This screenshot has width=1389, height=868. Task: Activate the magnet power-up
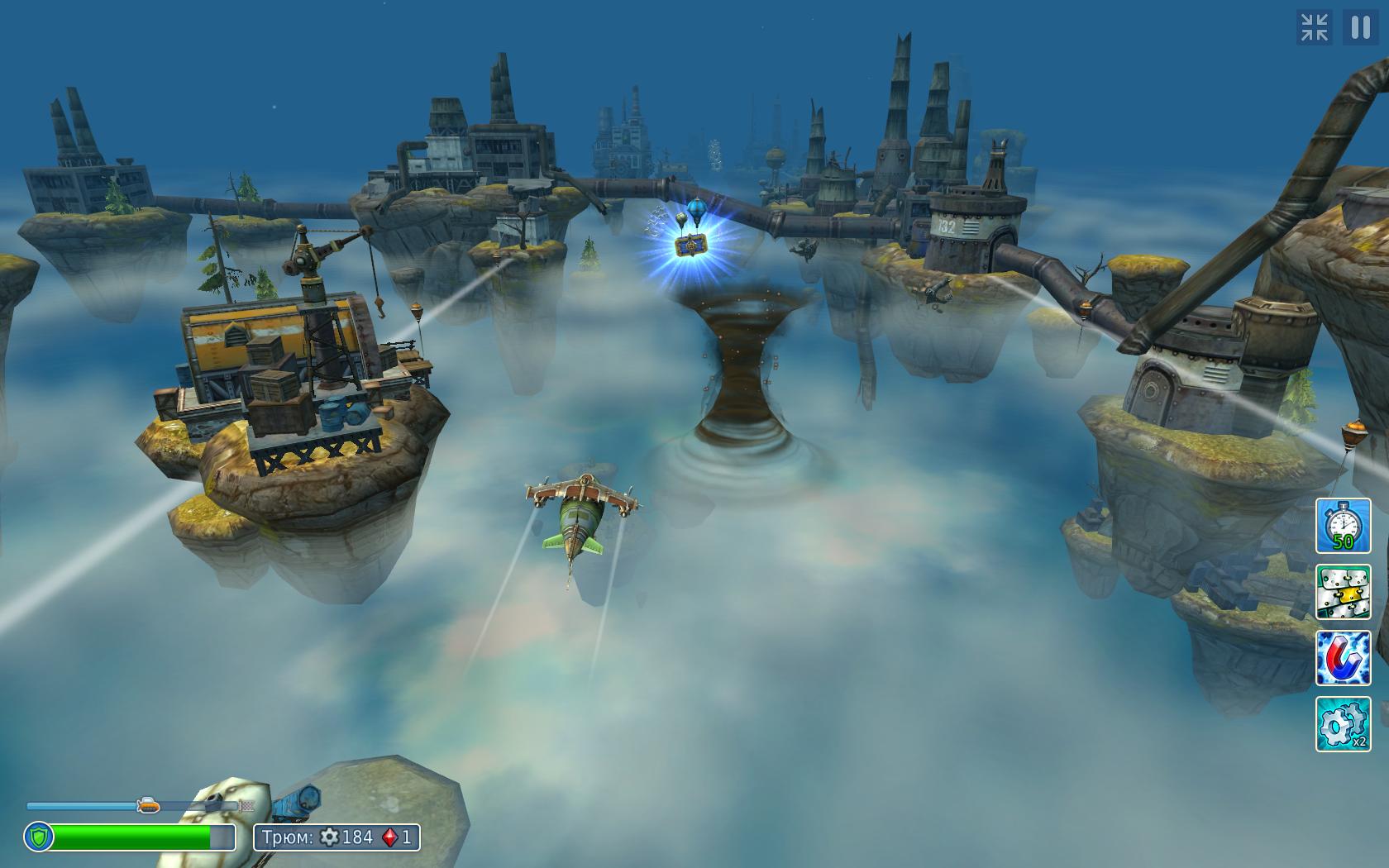pos(1343,658)
